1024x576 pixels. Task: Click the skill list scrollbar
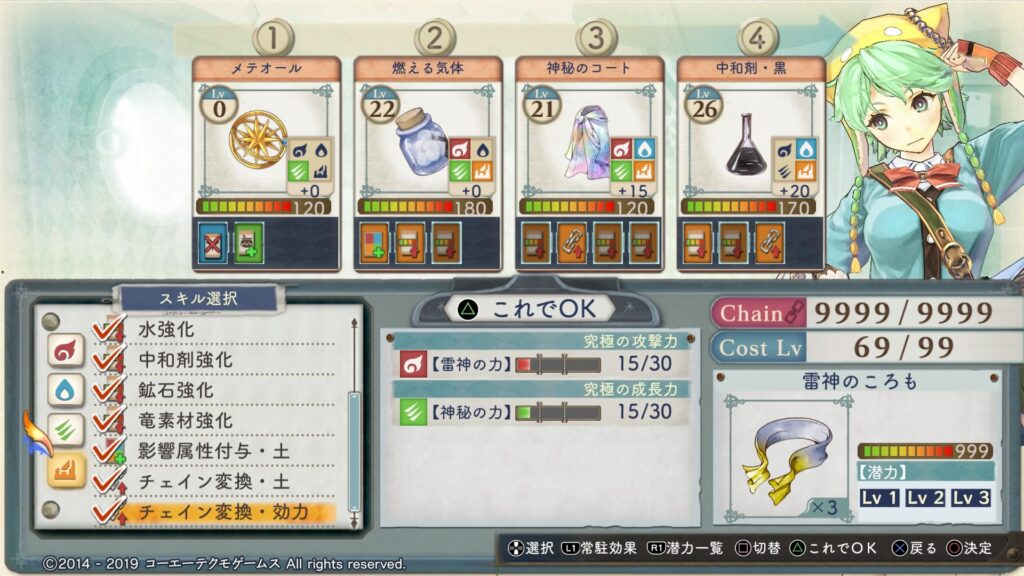pos(352,440)
